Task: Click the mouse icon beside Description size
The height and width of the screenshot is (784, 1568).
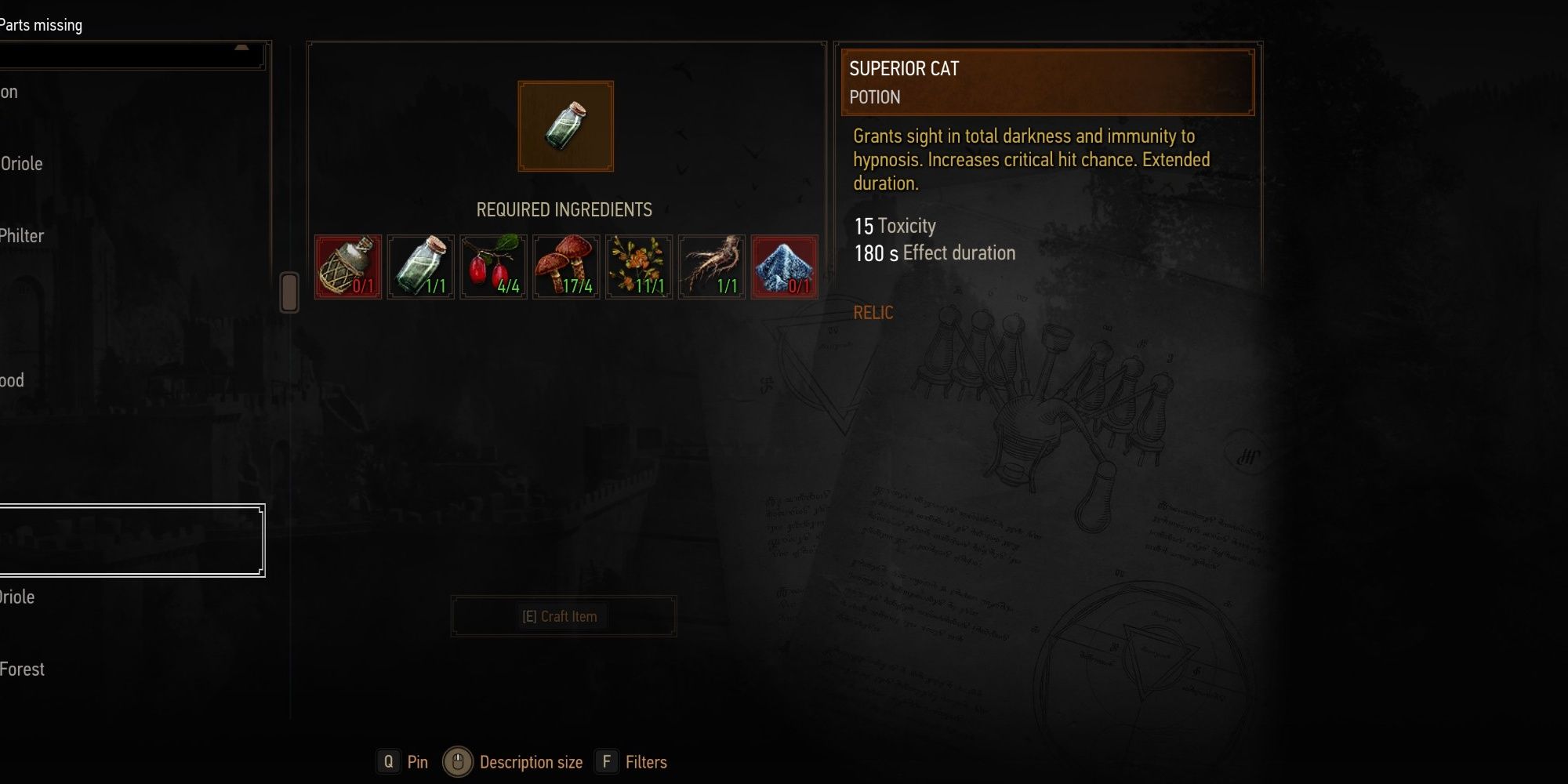Action: click(x=457, y=761)
